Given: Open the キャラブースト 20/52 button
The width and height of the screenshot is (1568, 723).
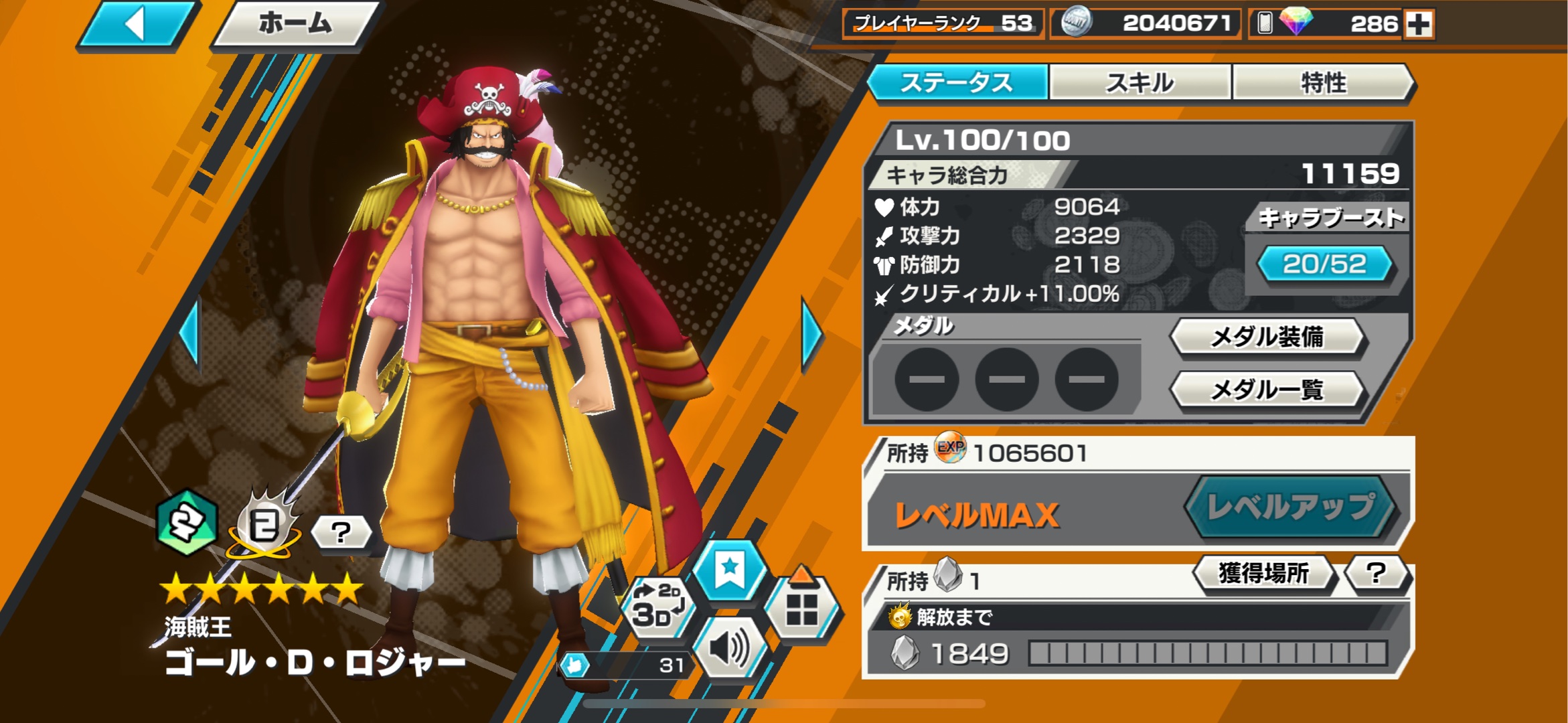Looking at the screenshot, I should (1324, 264).
